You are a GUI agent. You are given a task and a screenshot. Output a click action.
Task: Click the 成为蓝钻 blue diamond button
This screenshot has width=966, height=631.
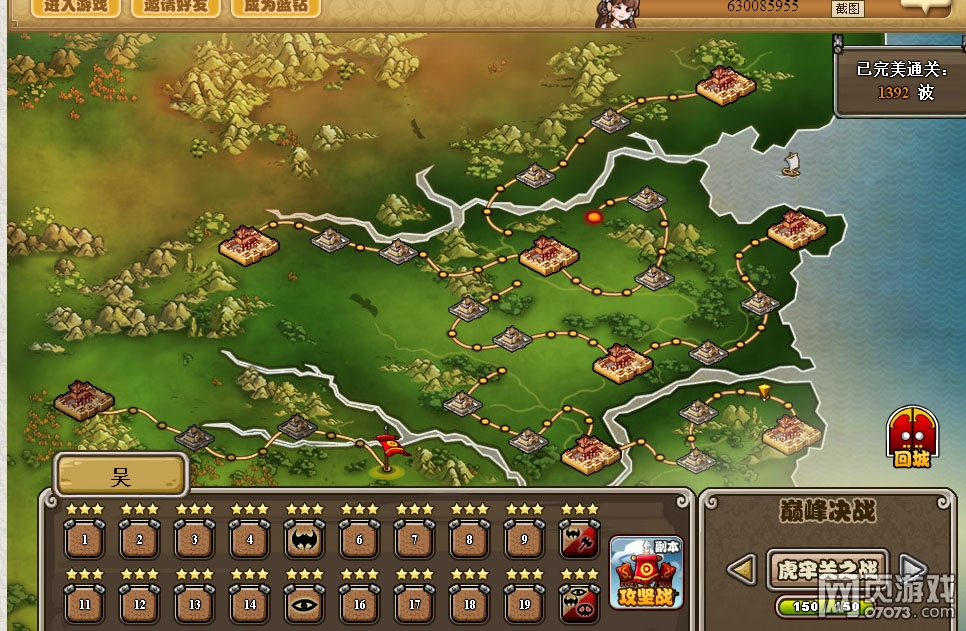(275, 6)
